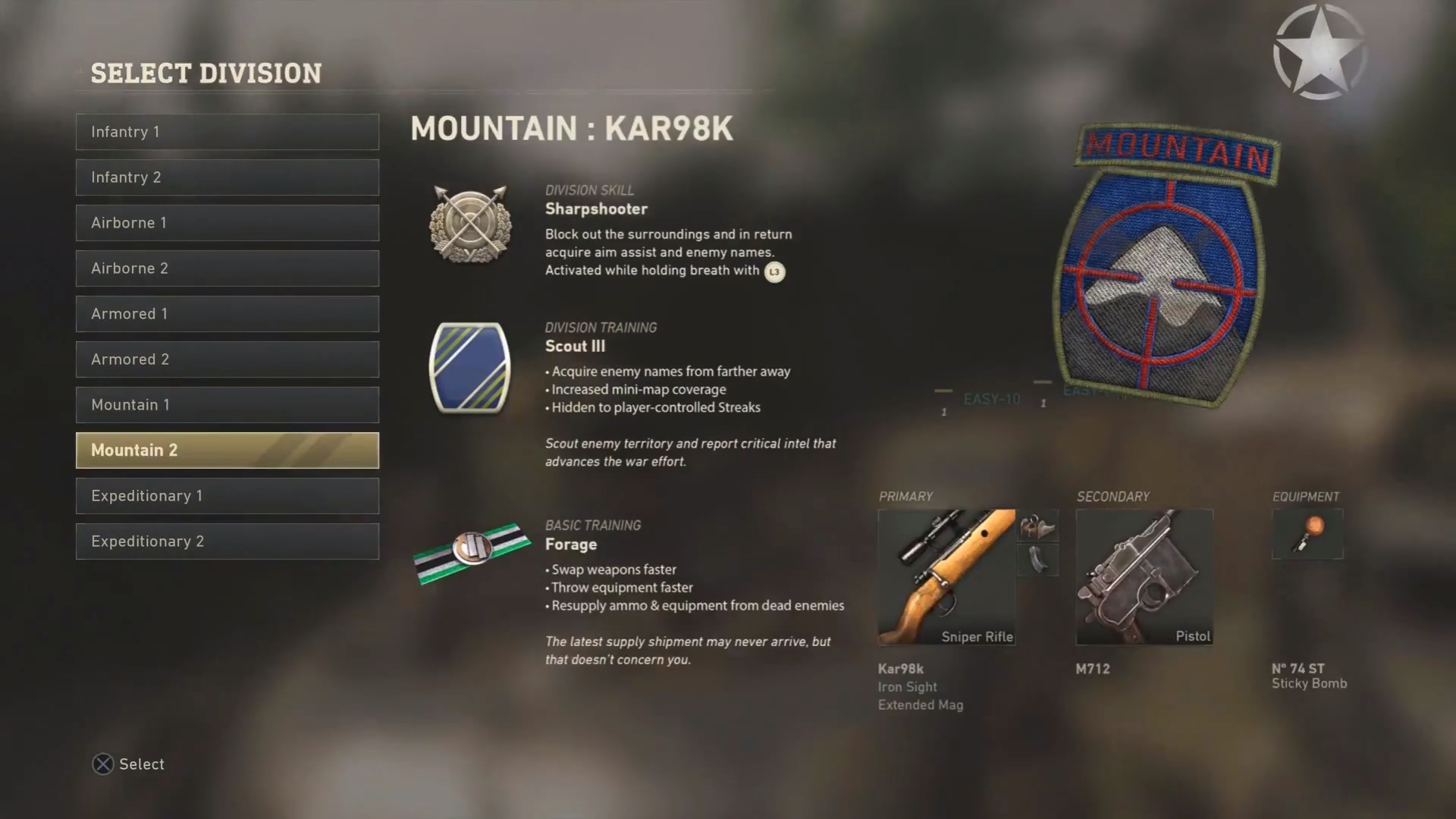Viewport: 1456px width, 819px height.
Task: Select the Infantry 1 division
Action: click(227, 132)
